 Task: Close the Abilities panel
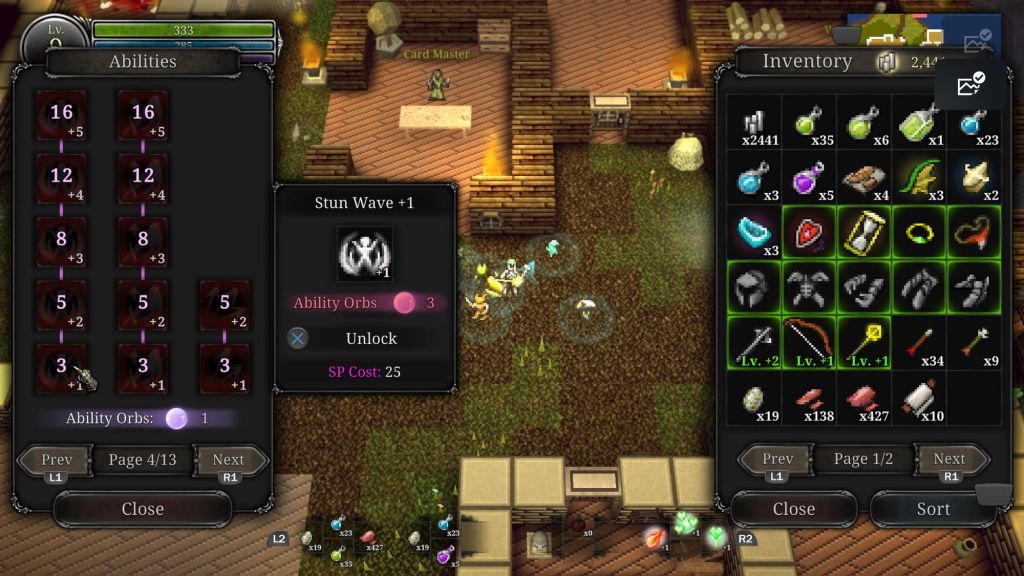click(142, 509)
